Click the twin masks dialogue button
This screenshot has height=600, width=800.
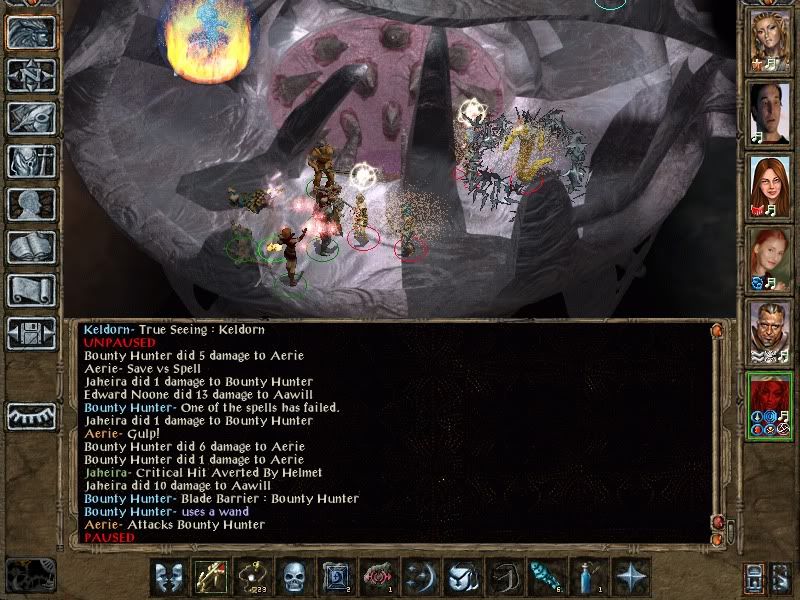click(x=167, y=577)
